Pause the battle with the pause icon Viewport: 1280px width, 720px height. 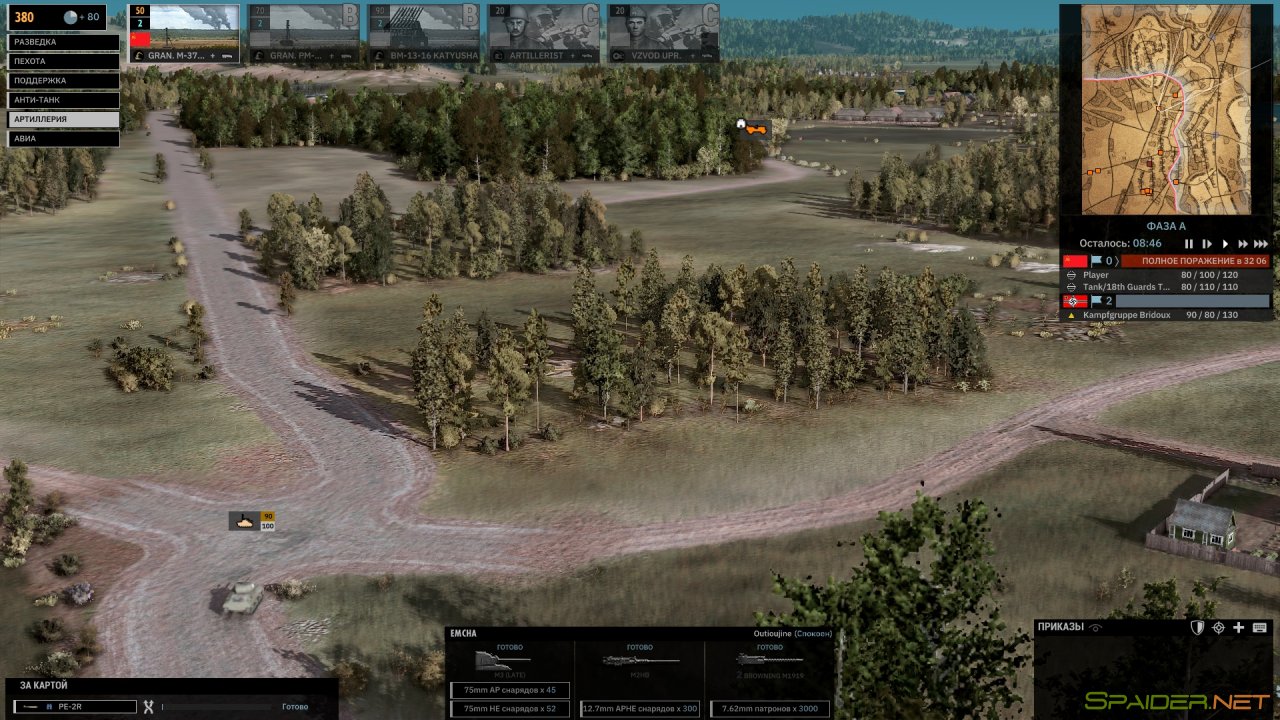[x=1189, y=243]
